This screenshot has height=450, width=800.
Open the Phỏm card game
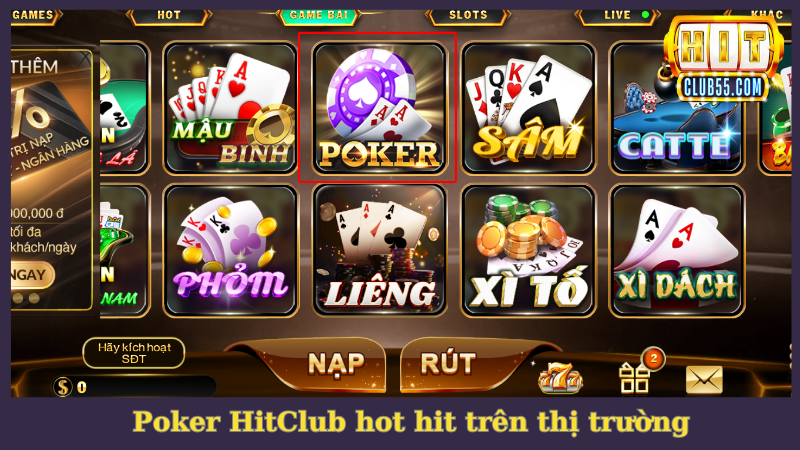click(230, 250)
